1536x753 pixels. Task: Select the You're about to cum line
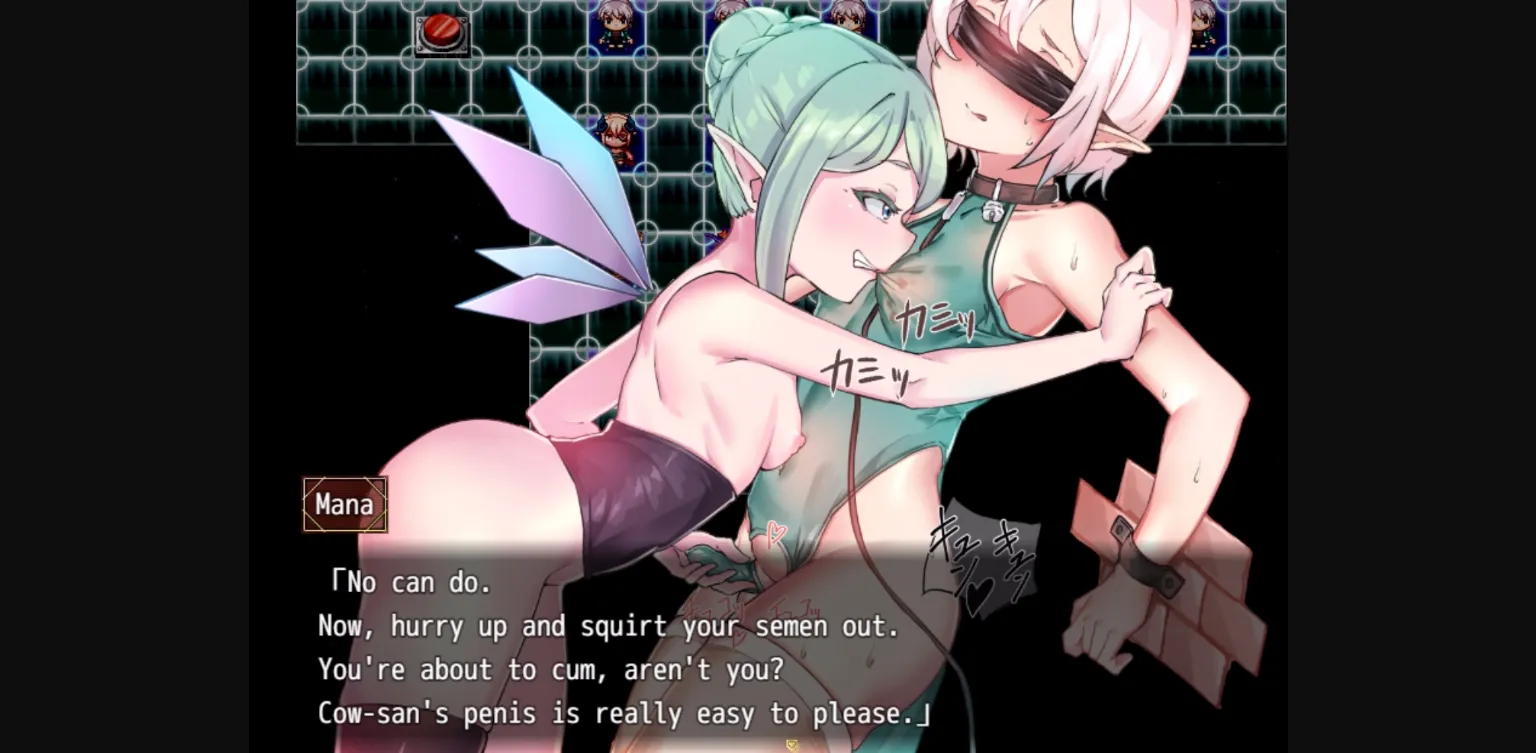[551, 670]
